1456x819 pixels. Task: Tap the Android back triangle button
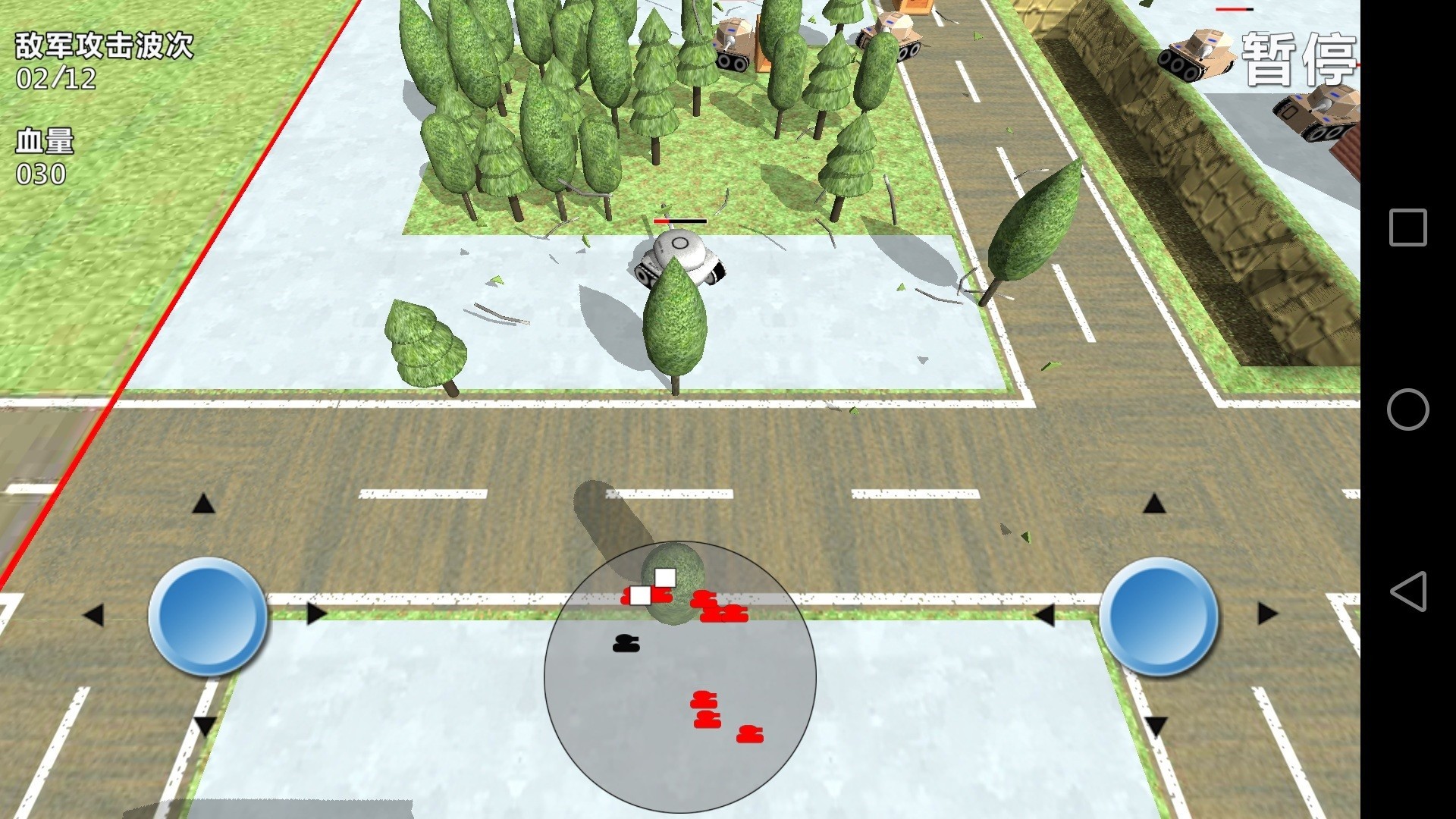(x=1407, y=591)
